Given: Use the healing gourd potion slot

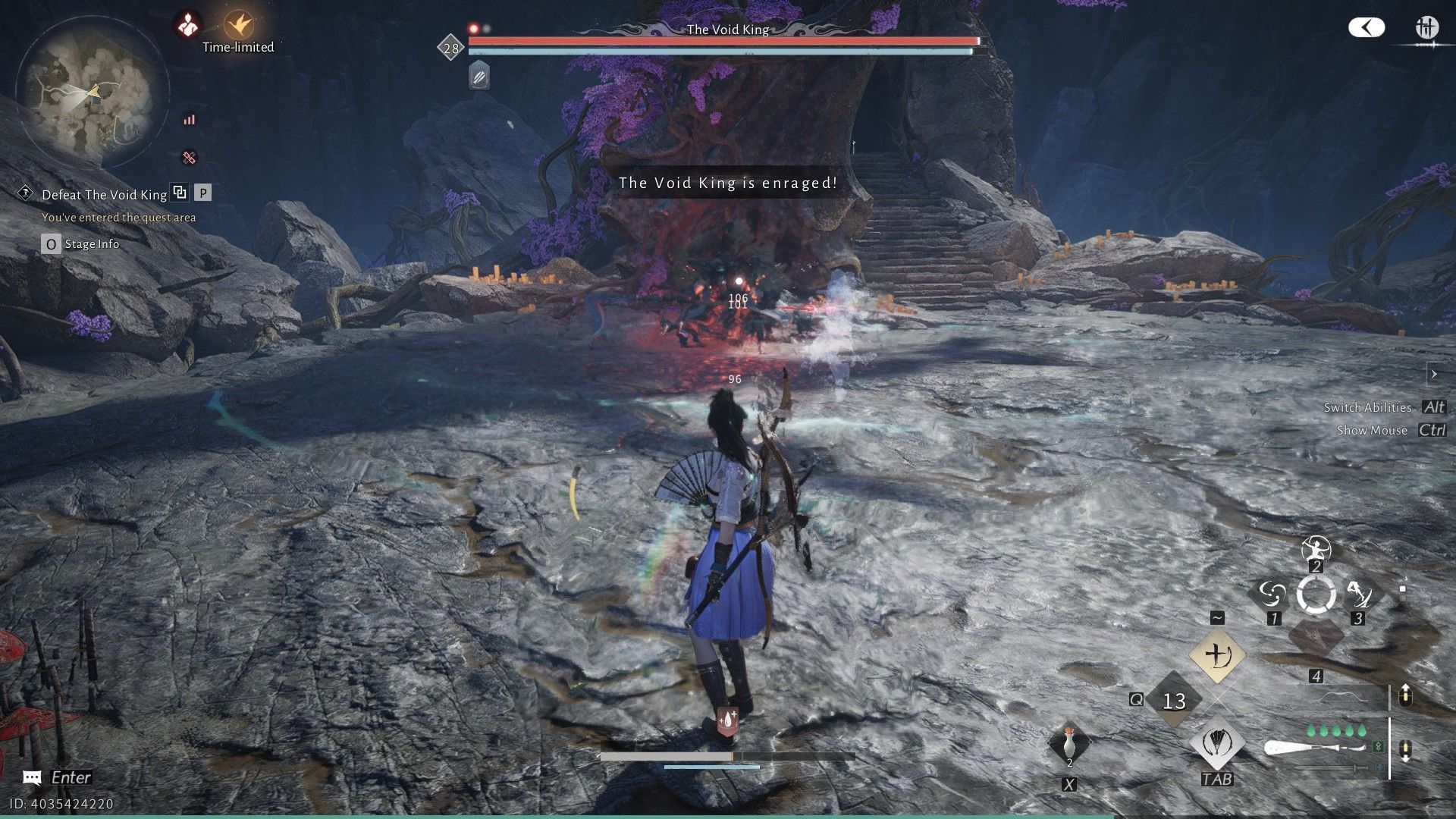Looking at the screenshot, I should pyautogui.click(x=1068, y=744).
